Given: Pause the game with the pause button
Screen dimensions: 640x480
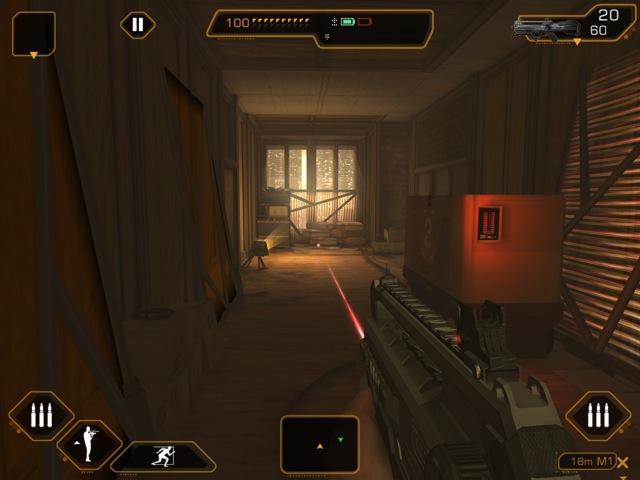Looking at the screenshot, I should [x=138, y=25].
